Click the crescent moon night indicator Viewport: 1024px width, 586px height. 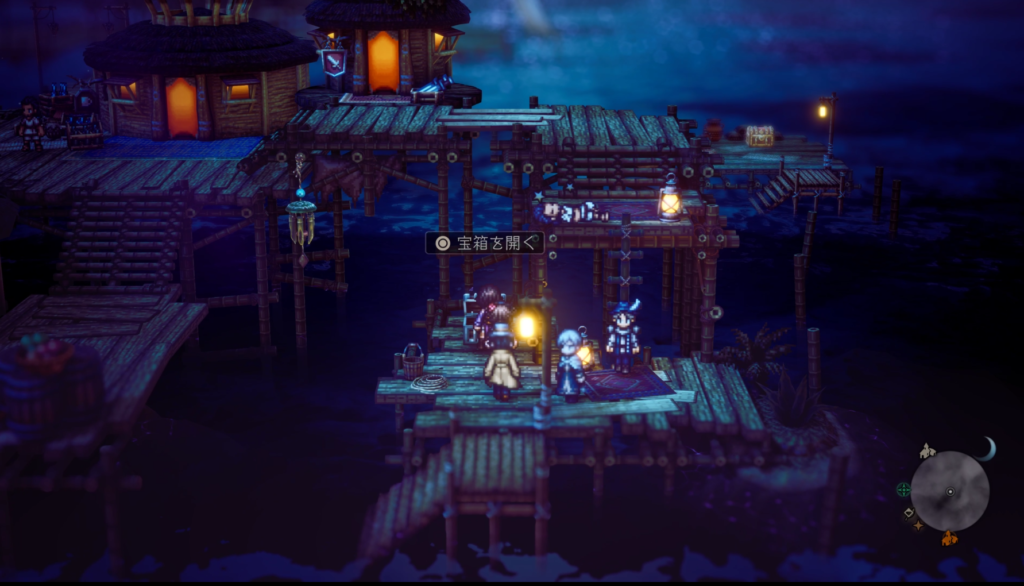985,450
